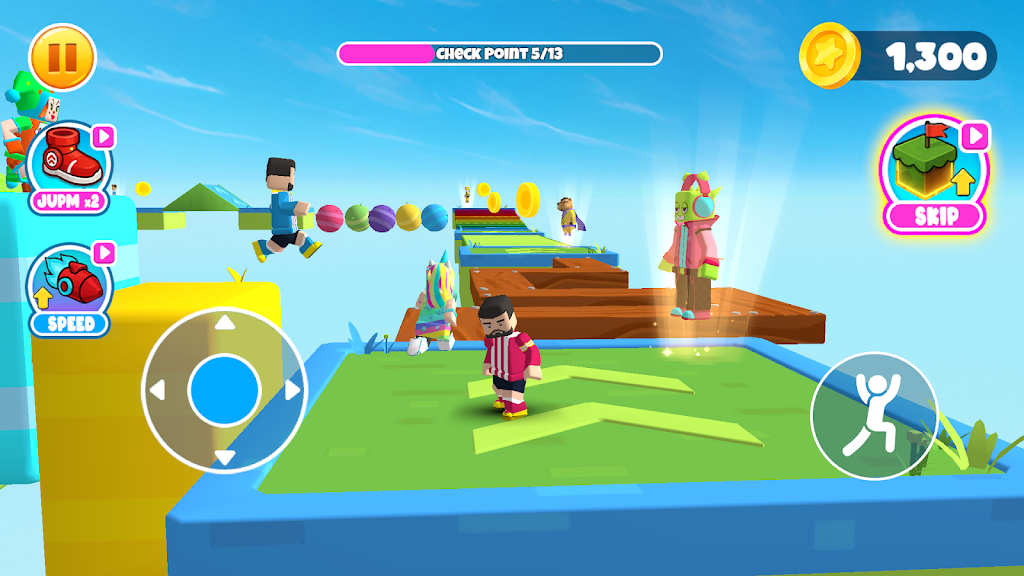Click the blue joystick center knob
This screenshot has width=1024, height=576.
coord(225,390)
